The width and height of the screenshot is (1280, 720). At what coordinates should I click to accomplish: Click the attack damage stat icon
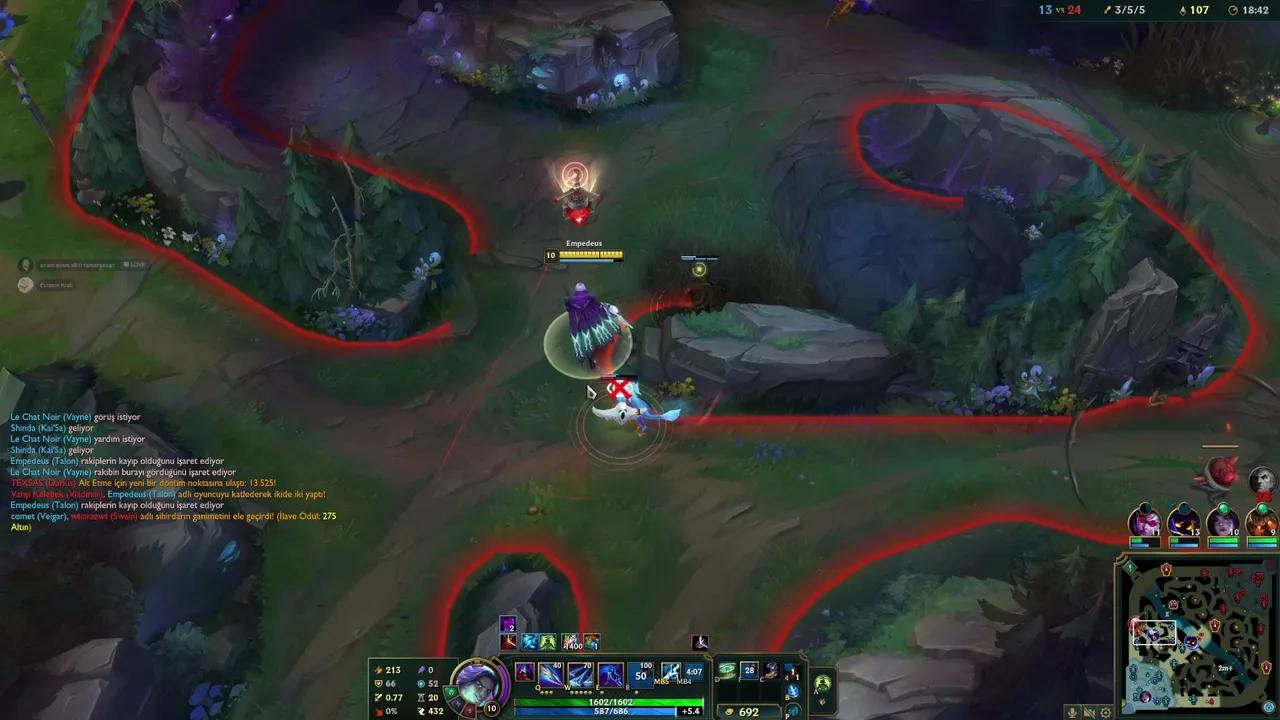point(377,669)
